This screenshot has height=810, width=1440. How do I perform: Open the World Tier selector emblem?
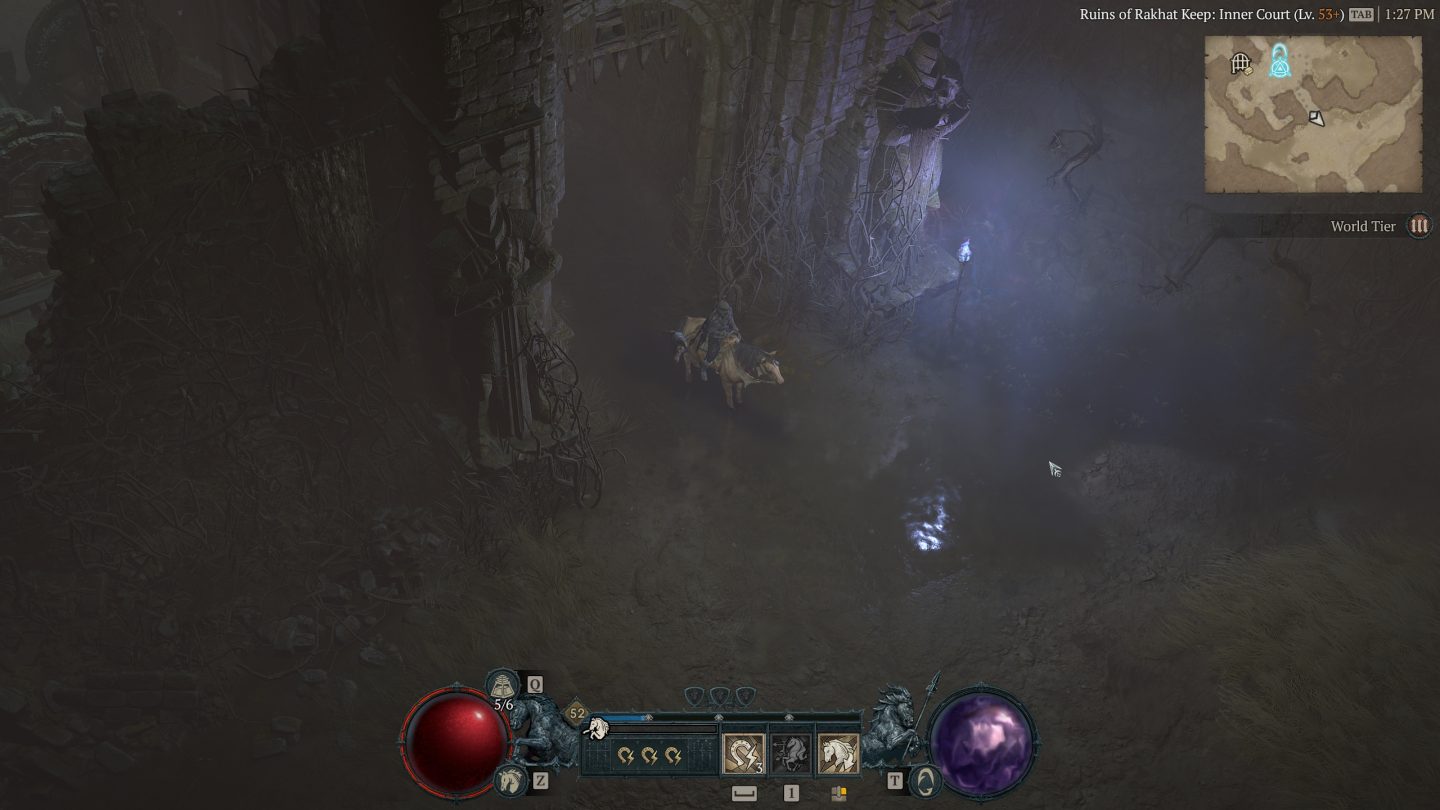point(1419,226)
